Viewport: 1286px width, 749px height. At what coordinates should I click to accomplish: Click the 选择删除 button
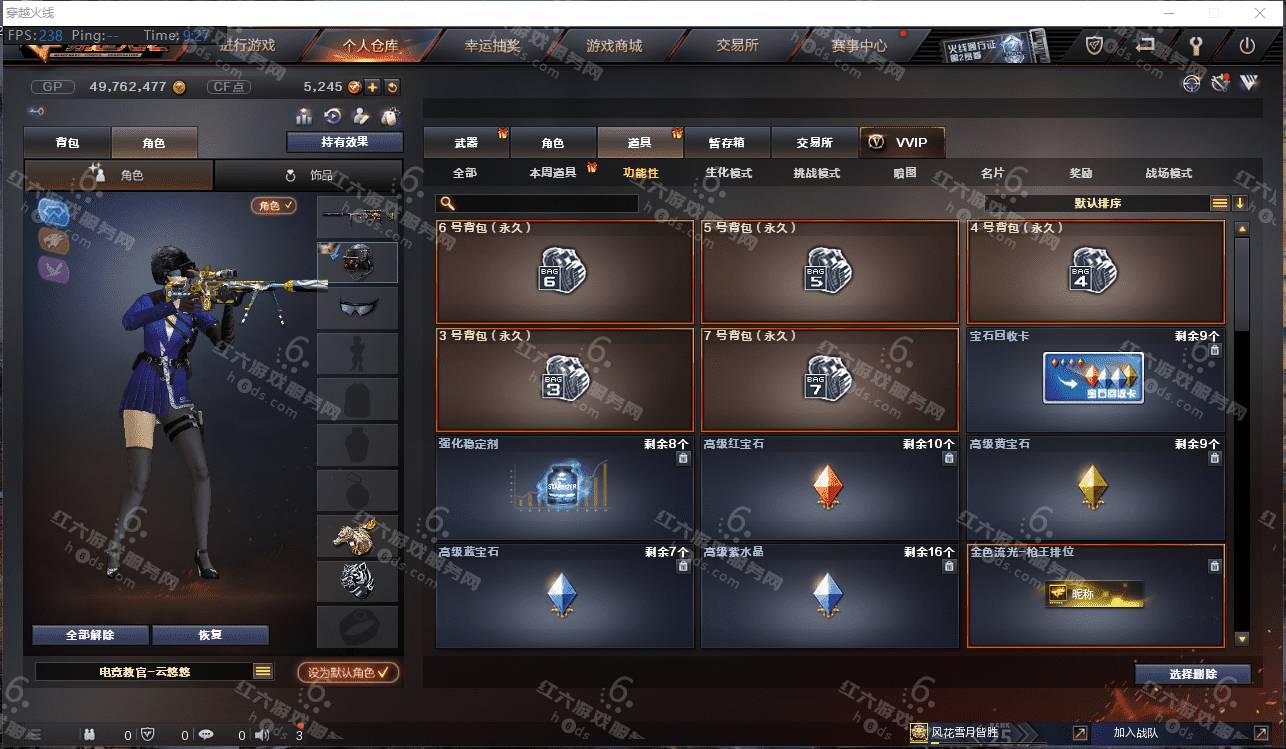coord(1192,674)
